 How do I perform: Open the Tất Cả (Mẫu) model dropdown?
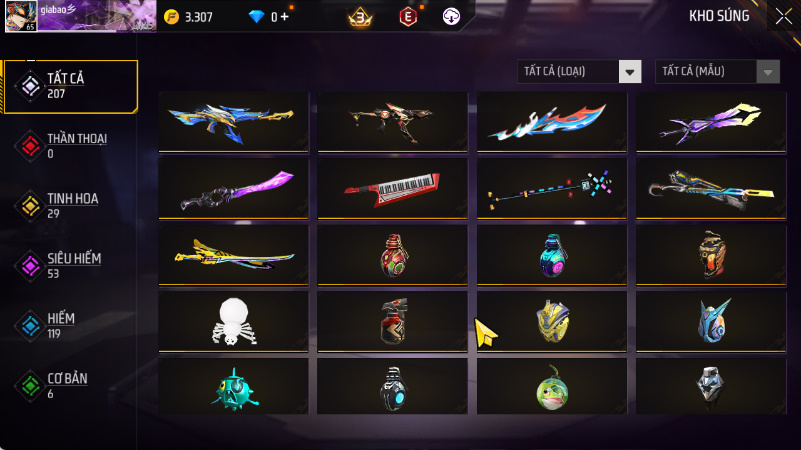(717, 71)
